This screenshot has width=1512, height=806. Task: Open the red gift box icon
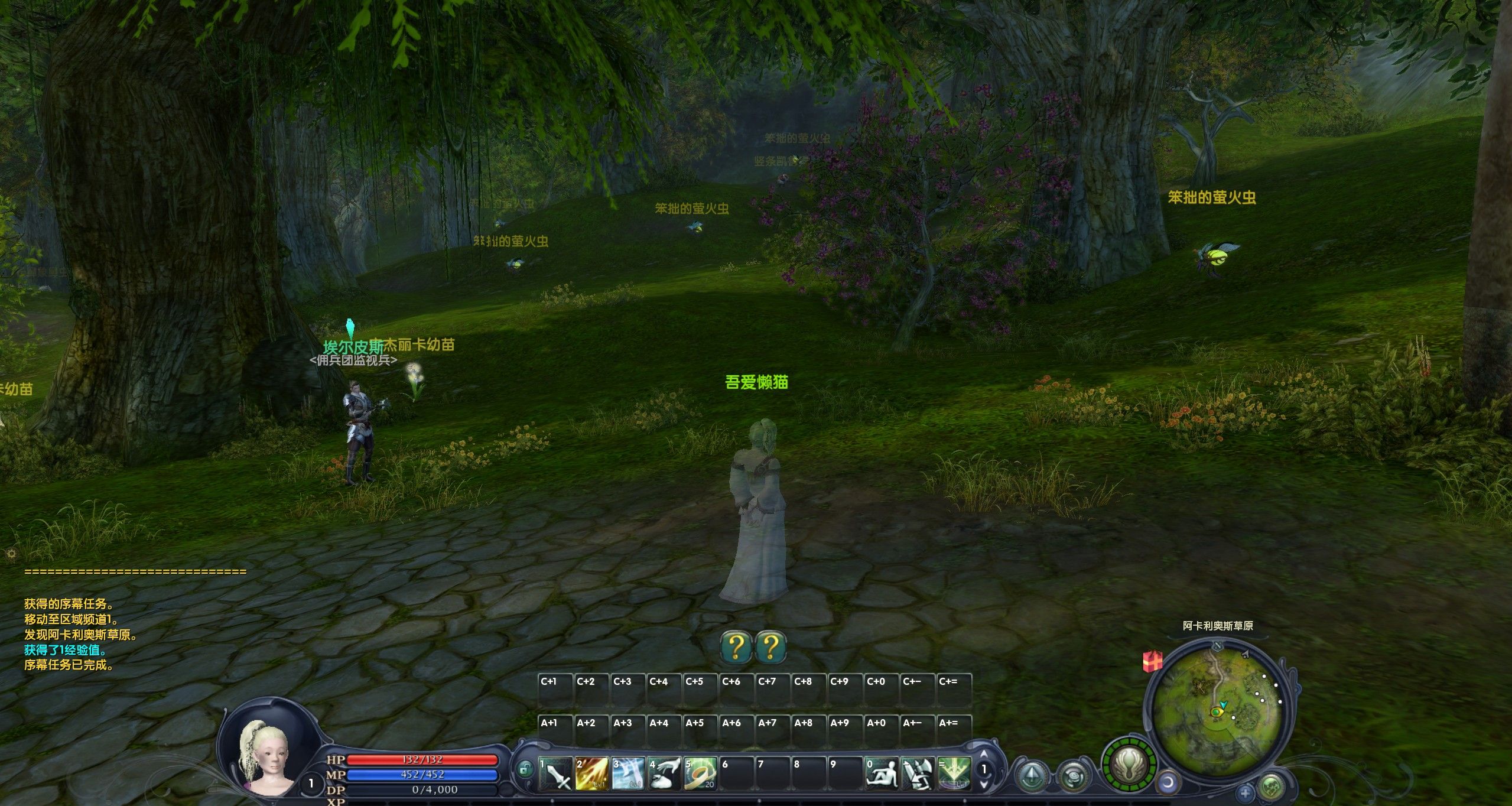coord(1152,661)
